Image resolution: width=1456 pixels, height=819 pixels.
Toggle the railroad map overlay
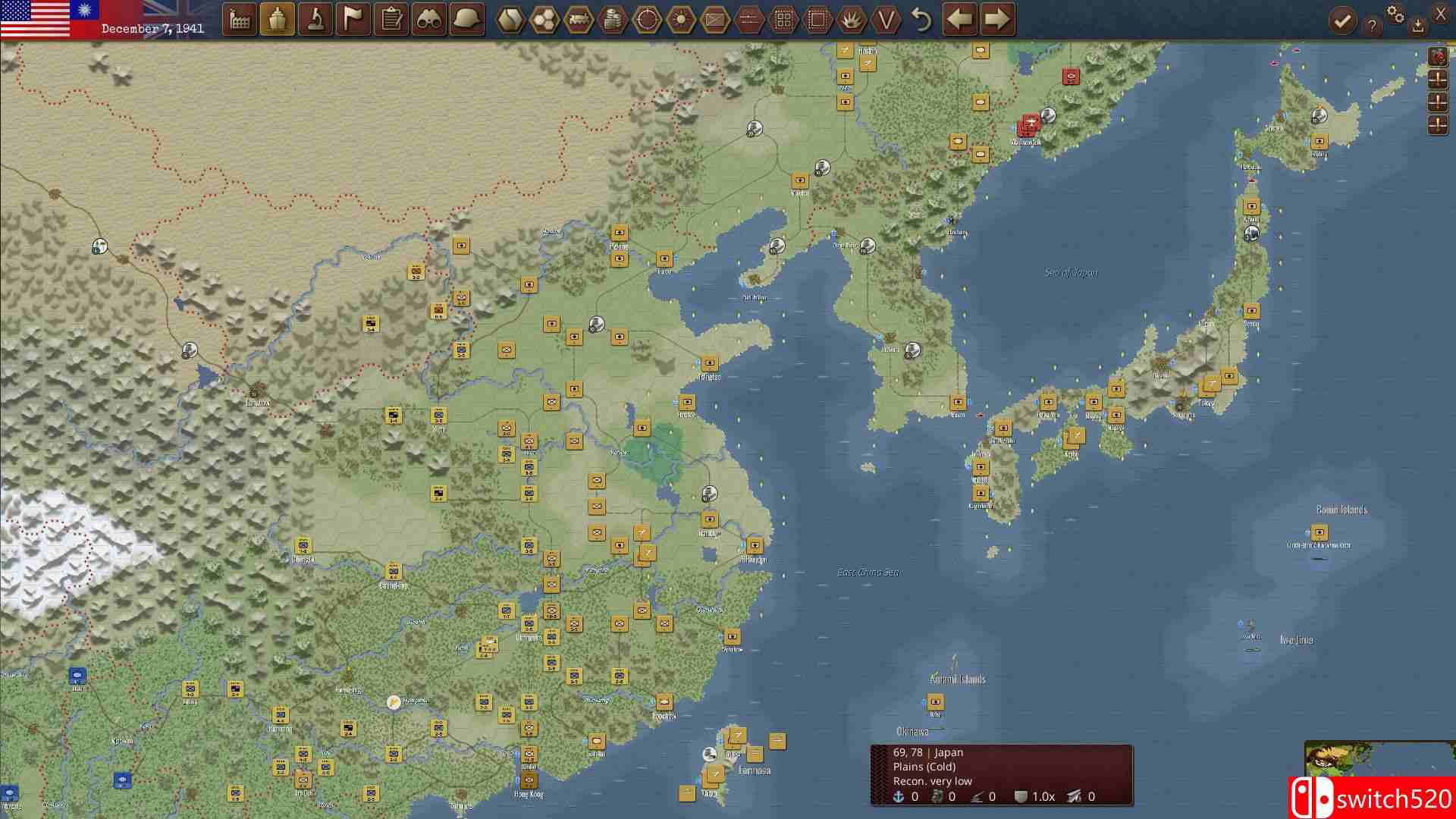(579, 20)
